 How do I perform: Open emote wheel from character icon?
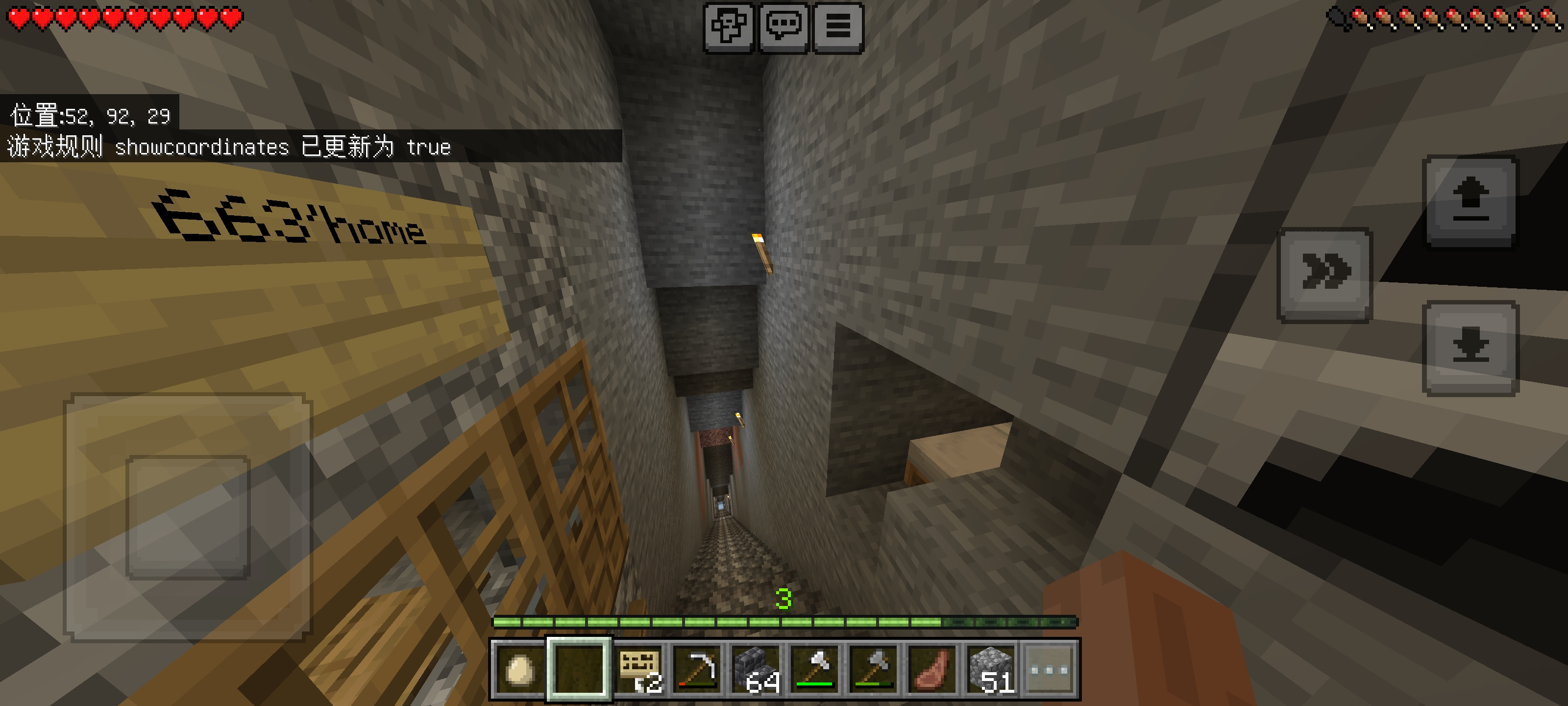click(x=731, y=27)
